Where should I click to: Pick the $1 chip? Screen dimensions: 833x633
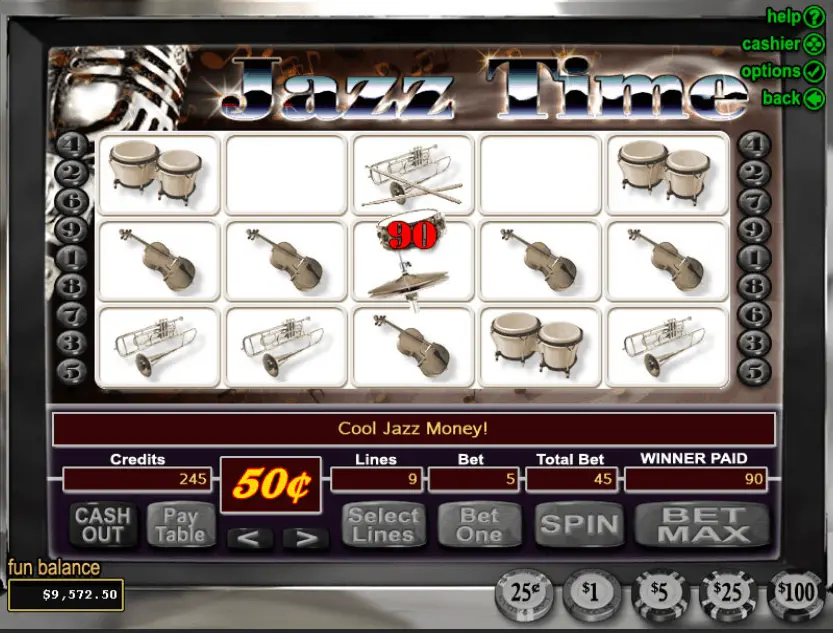pos(591,594)
